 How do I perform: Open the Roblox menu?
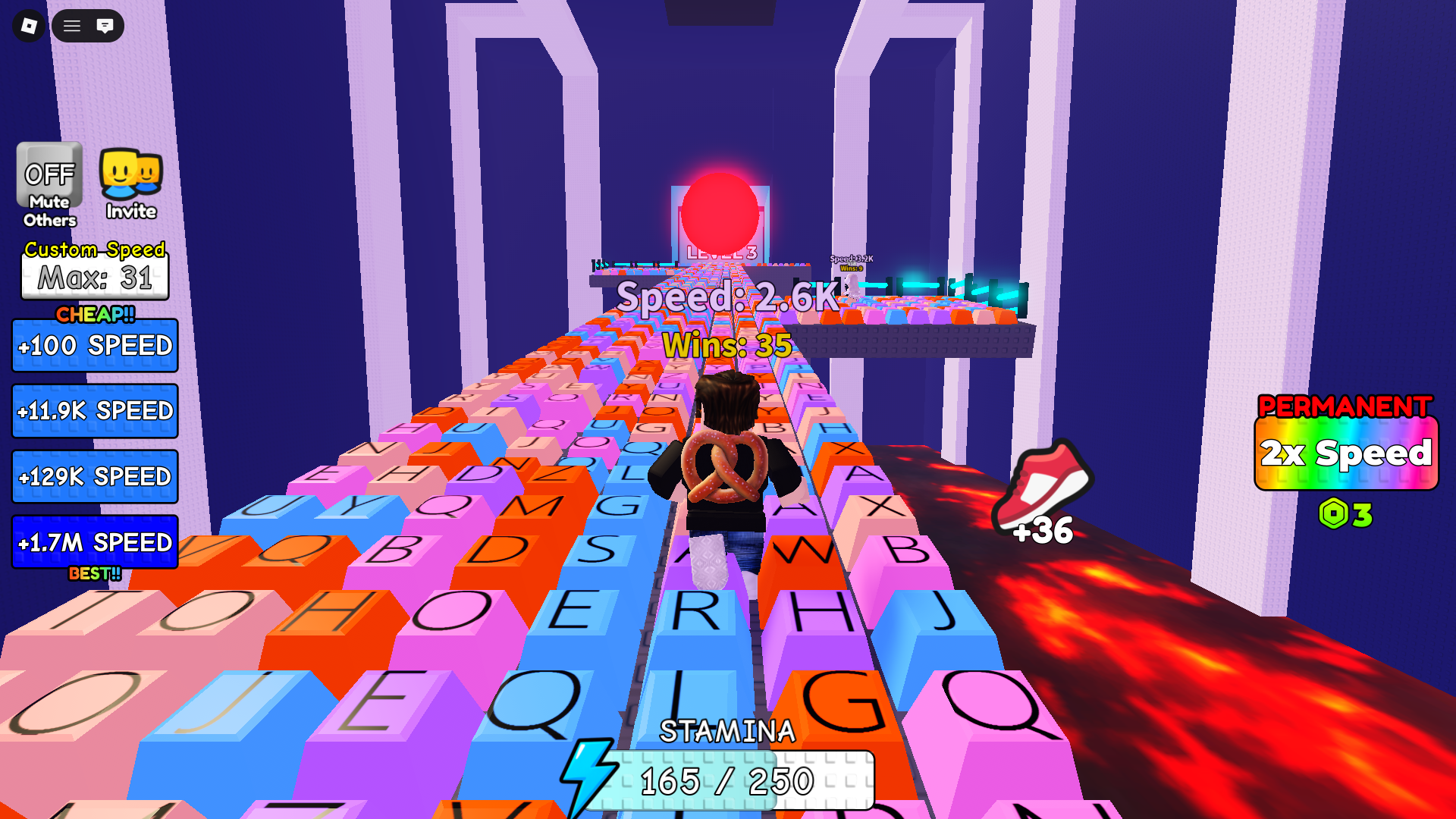point(28,26)
